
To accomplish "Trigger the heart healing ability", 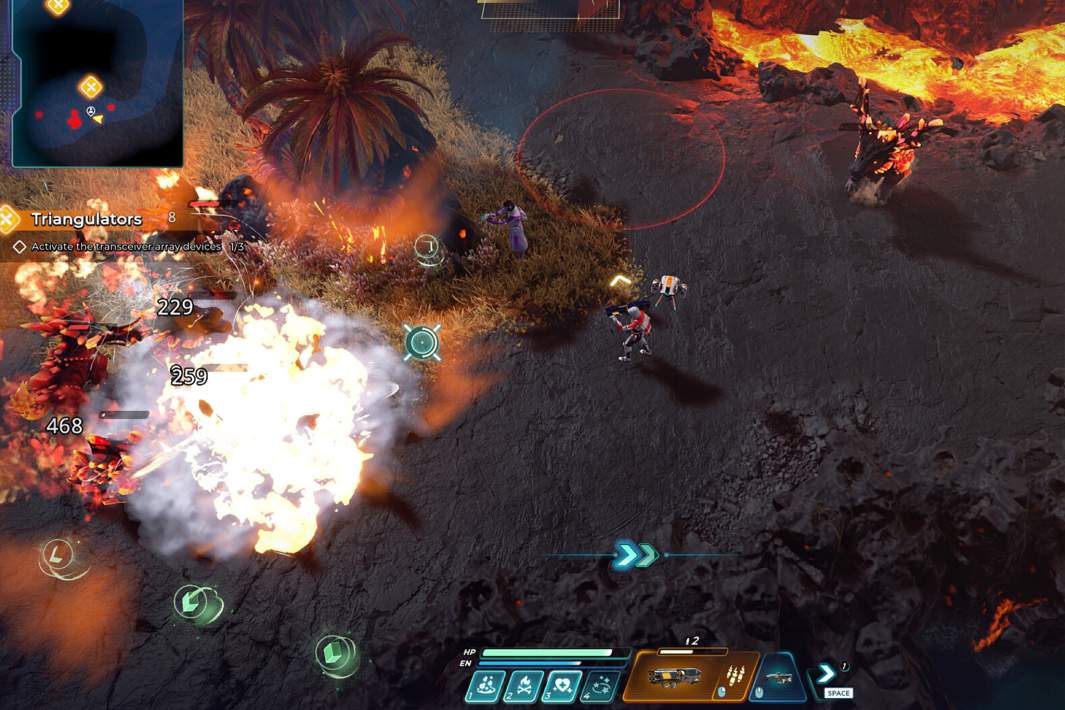I will coord(562,686).
